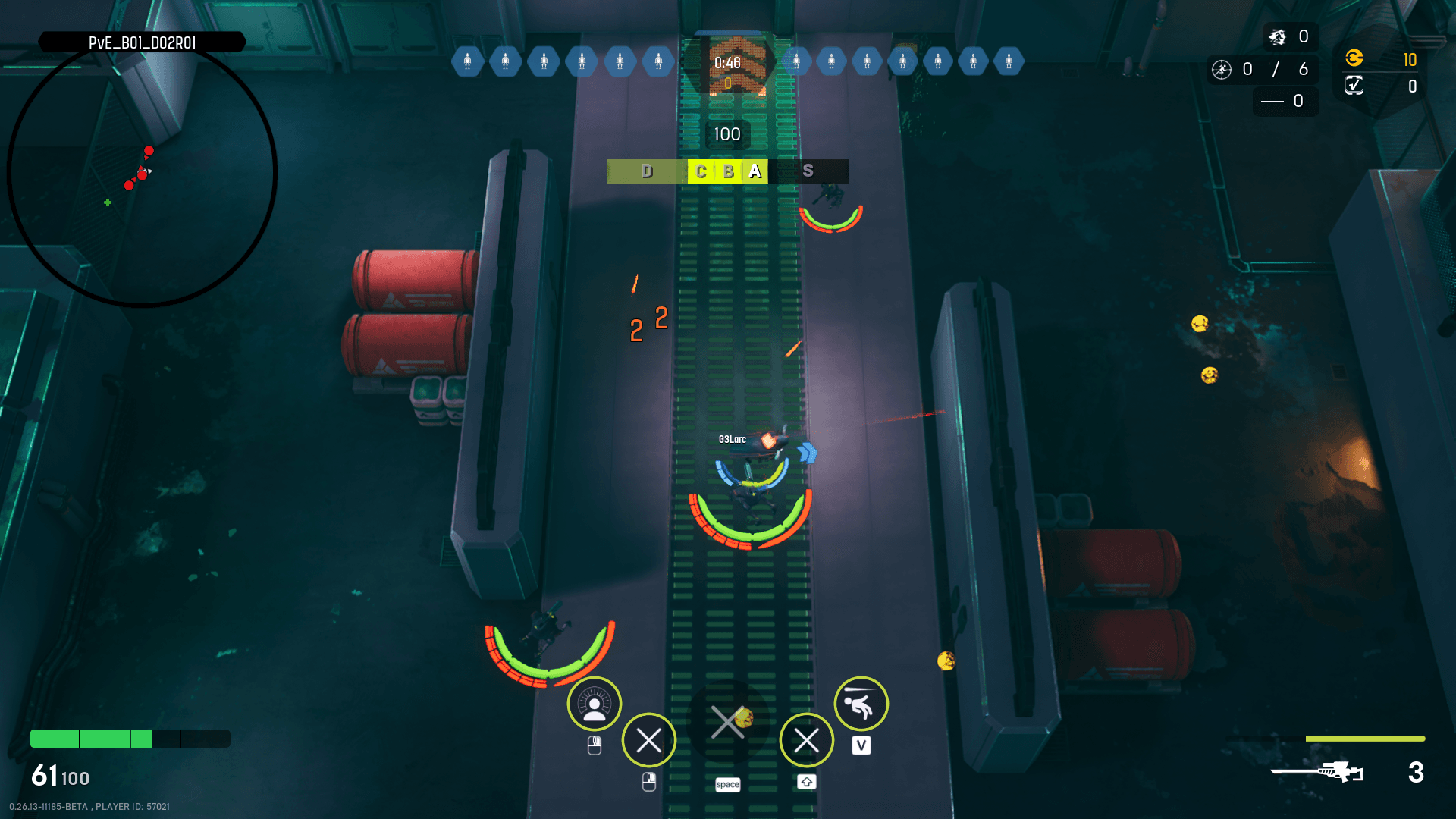Trigger the slide dodge ability icon

(x=861, y=704)
